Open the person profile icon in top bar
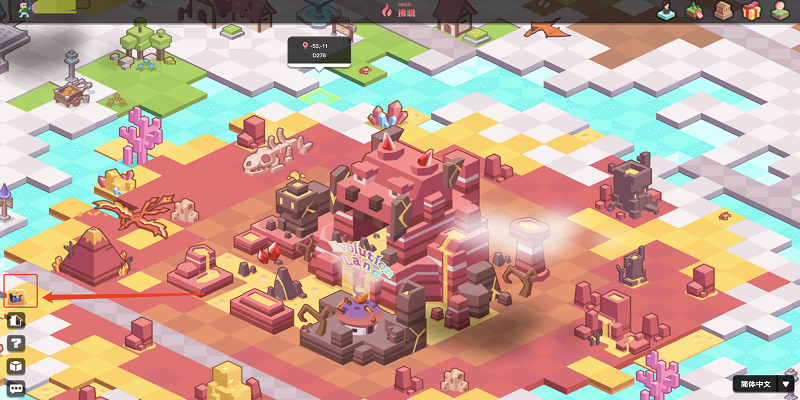The image size is (800, 400). tap(665, 12)
